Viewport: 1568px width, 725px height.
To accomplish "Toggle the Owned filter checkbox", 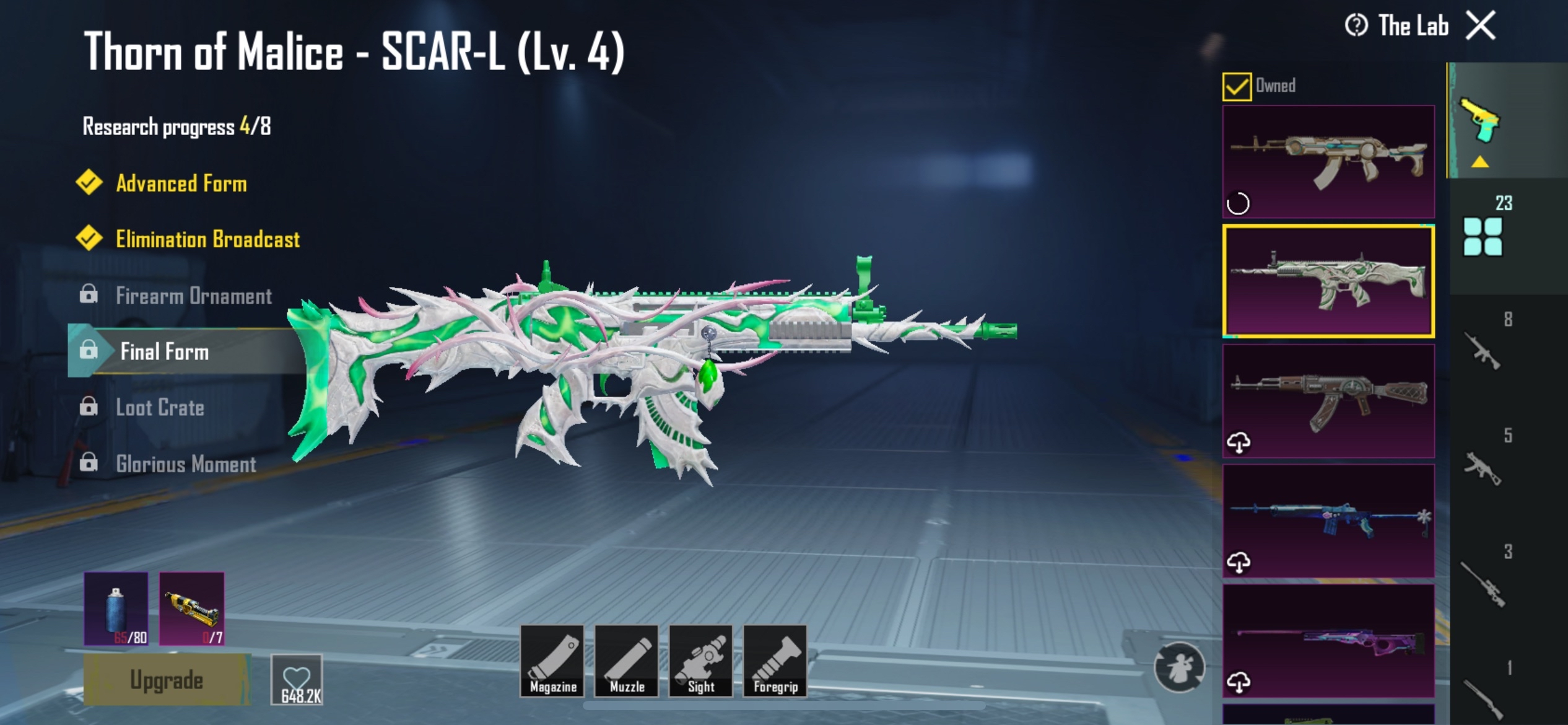I will (x=1236, y=86).
